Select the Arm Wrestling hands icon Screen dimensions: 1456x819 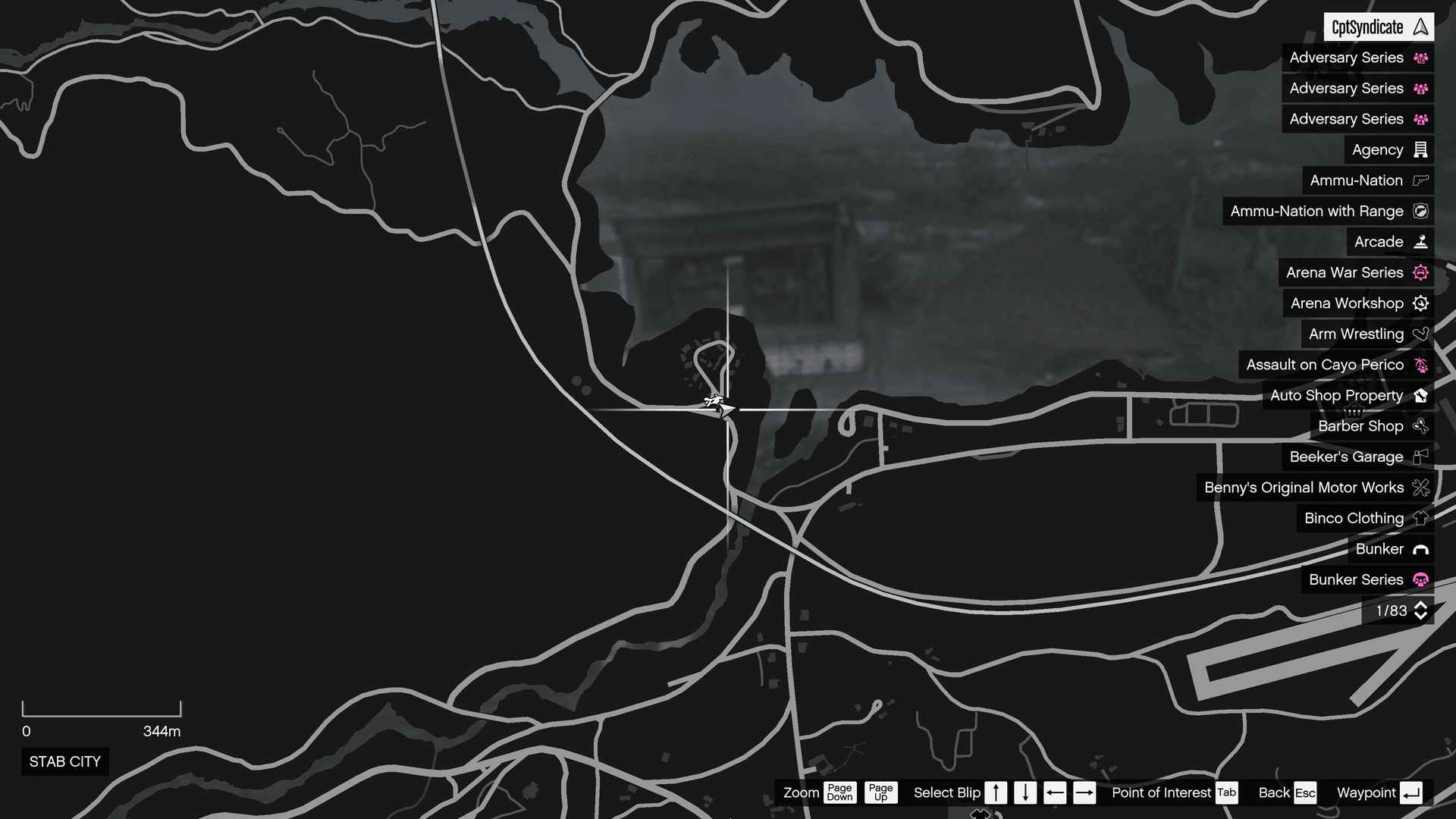1420,334
